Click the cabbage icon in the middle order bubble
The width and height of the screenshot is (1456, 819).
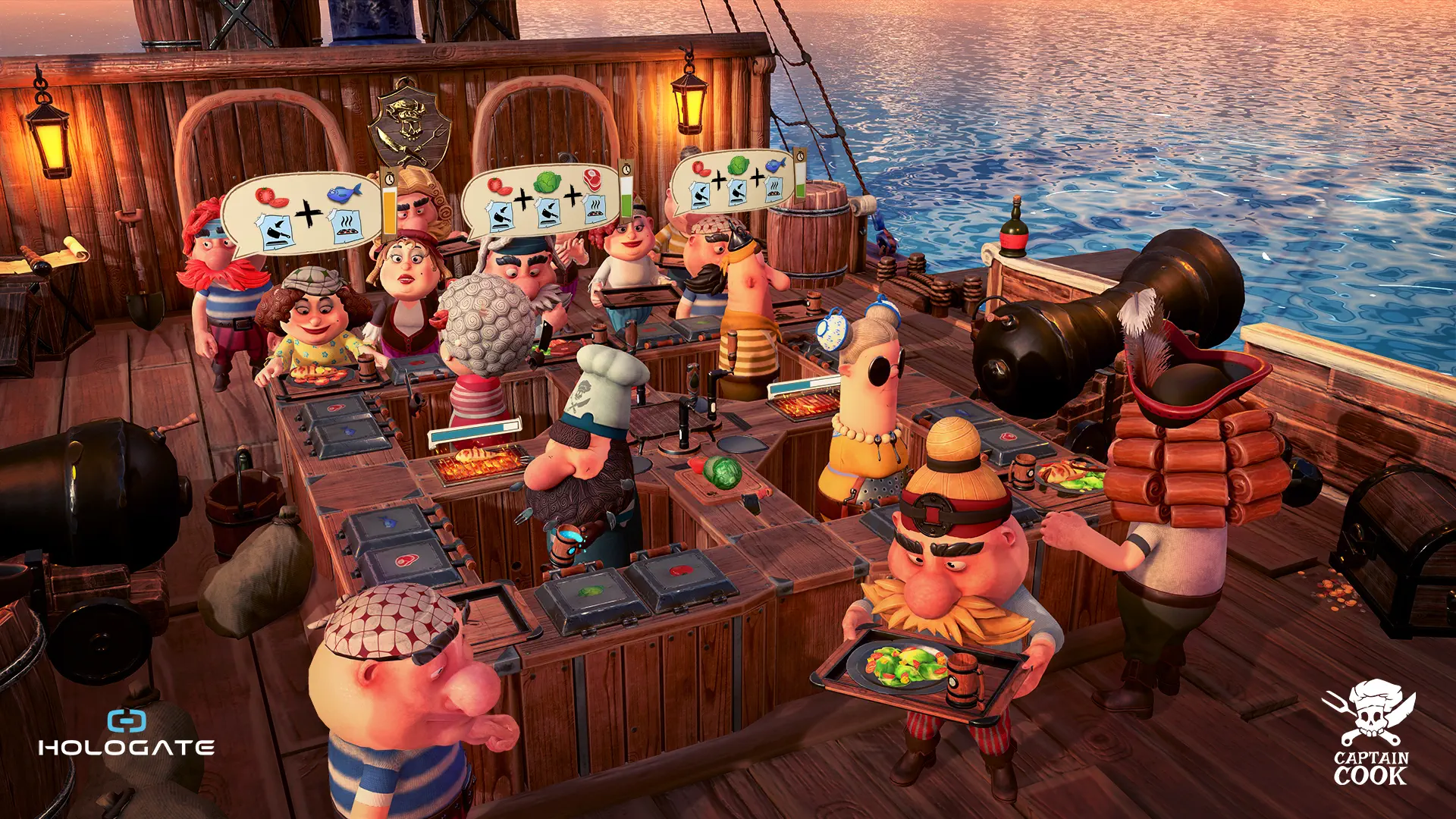(546, 184)
